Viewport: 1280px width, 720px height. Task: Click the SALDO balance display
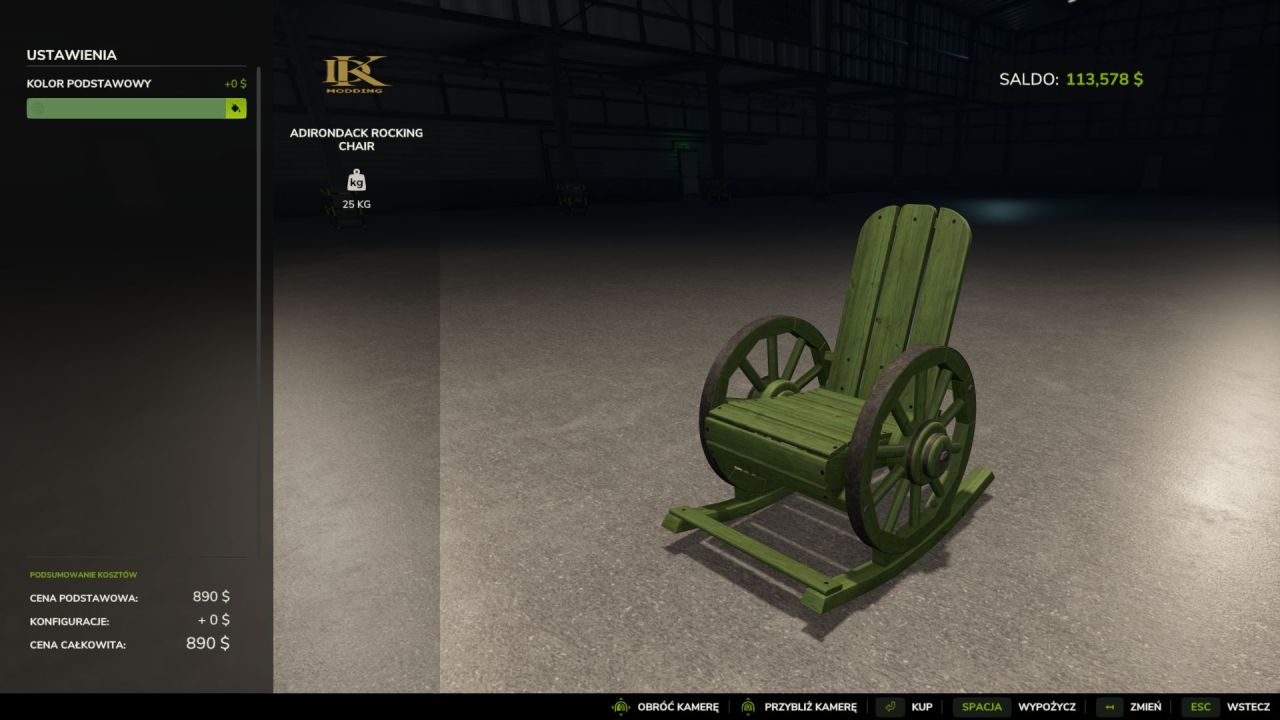pos(1072,77)
